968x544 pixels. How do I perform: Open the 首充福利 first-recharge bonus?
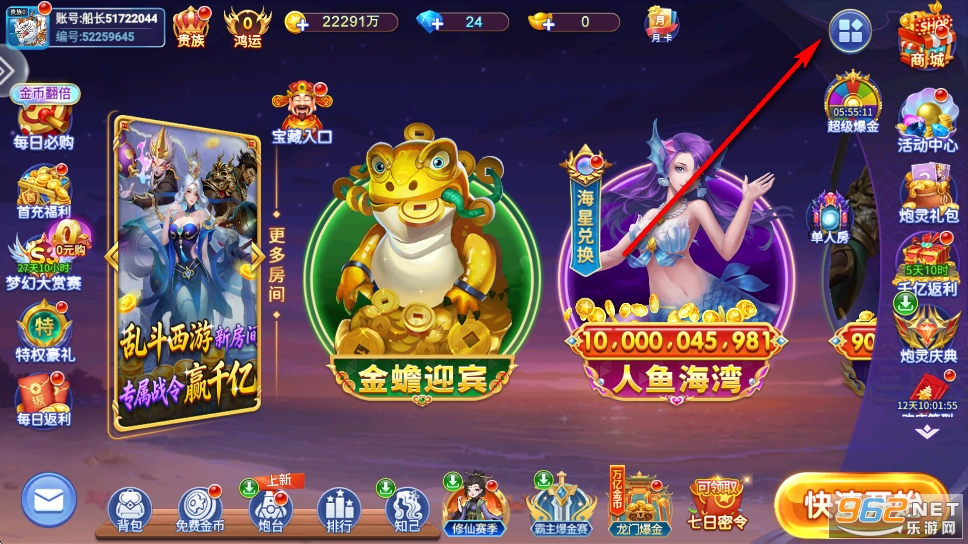tap(44, 192)
